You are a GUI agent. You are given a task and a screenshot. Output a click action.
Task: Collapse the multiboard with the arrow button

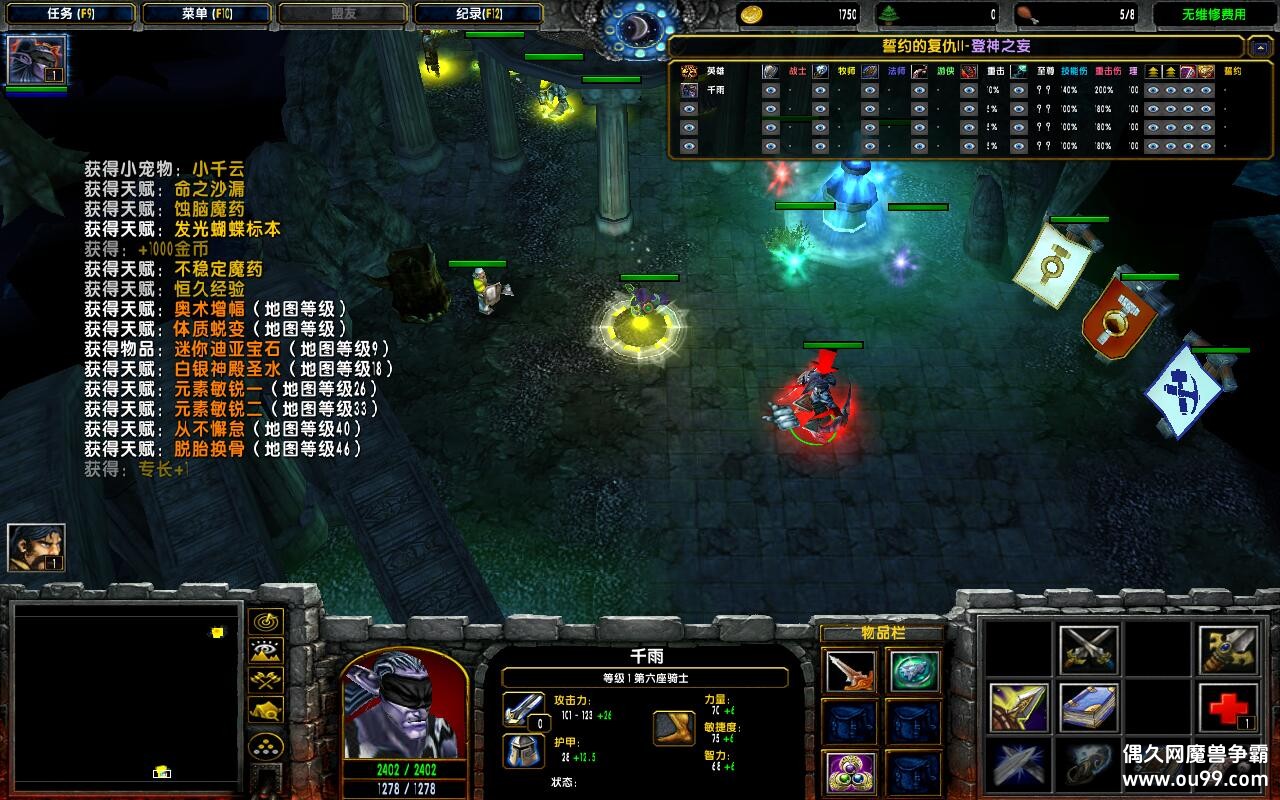click(x=1259, y=47)
